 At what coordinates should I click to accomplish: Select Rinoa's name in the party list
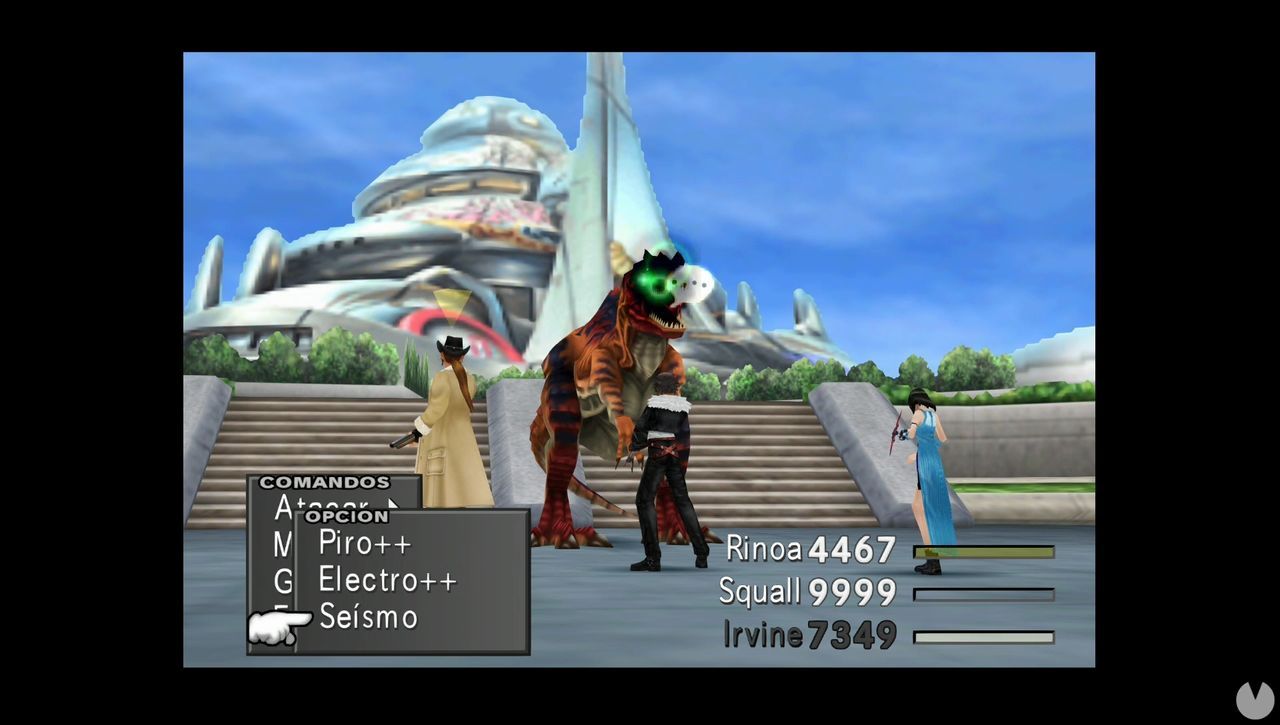point(766,551)
